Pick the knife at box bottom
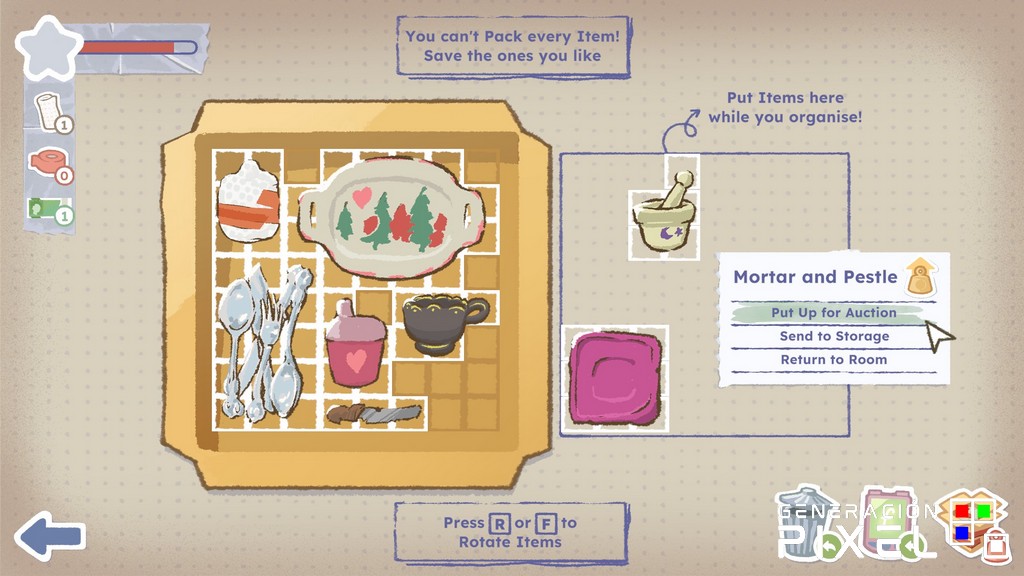 (x=374, y=411)
